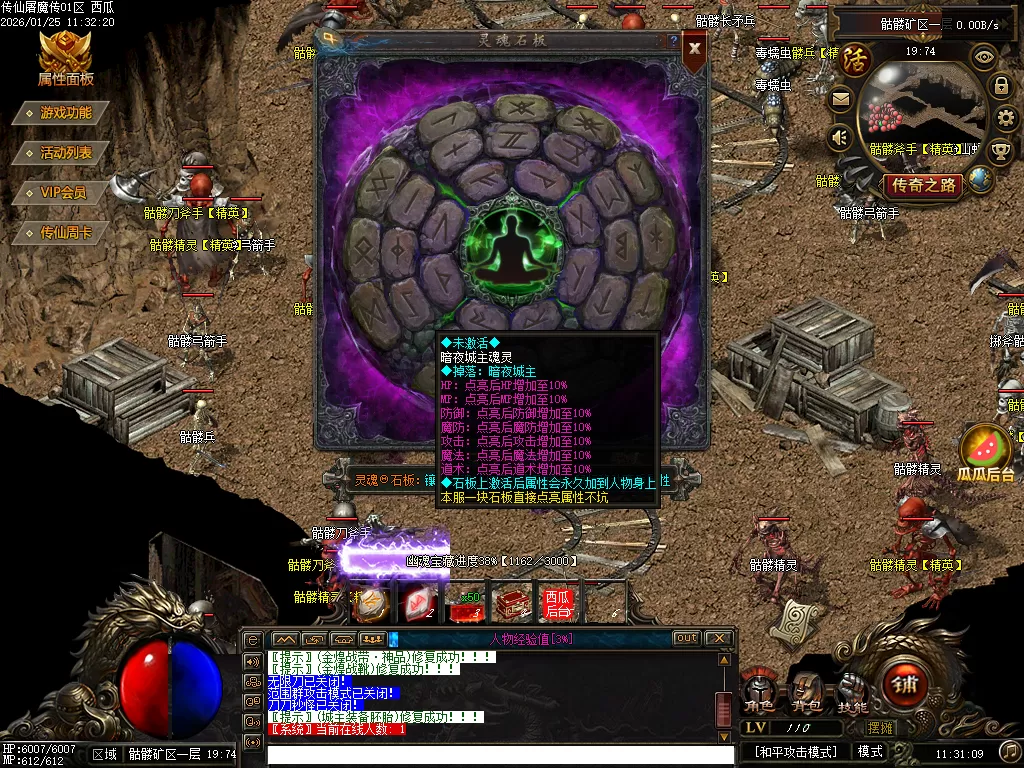The height and width of the screenshot is (768, 1024).
Task: Open settings with the gear icon
Action: click(x=1006, y=119)
